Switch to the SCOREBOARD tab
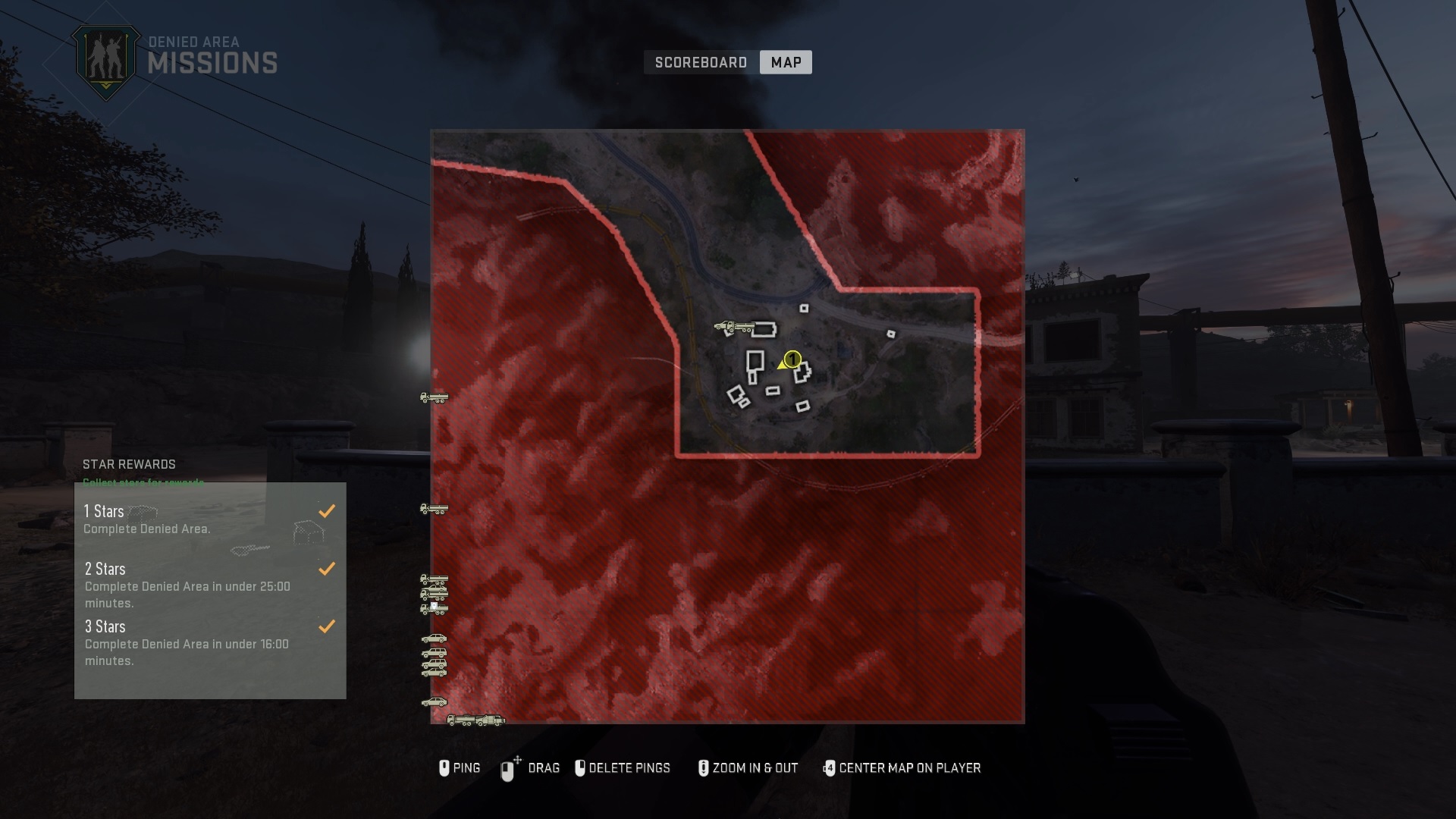The image size is (1456, 819). [x=700, y=62]
